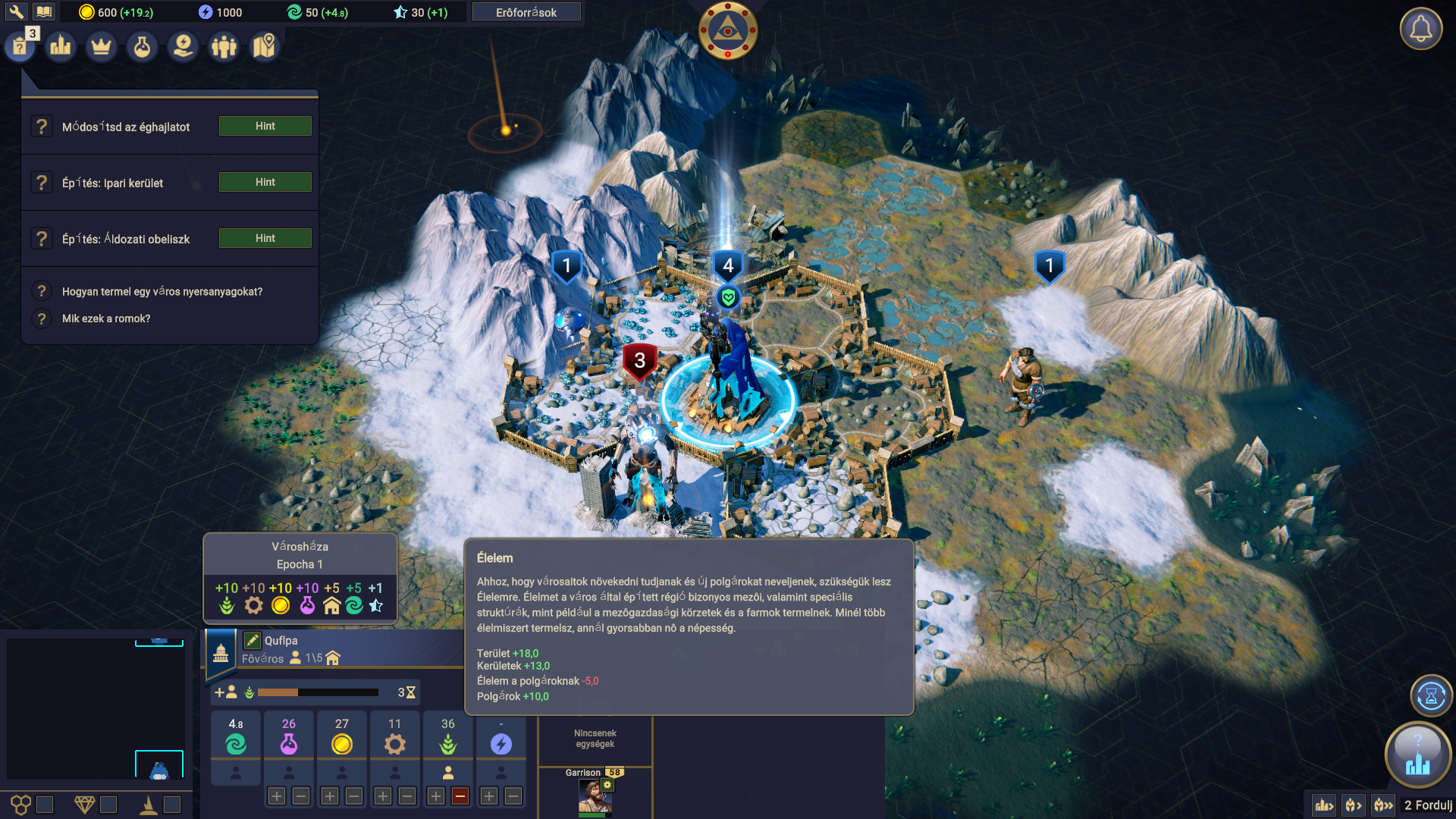Viewport: 1456px width, 819px height.
Task: Open the crown empire screen
Action: 101,47
